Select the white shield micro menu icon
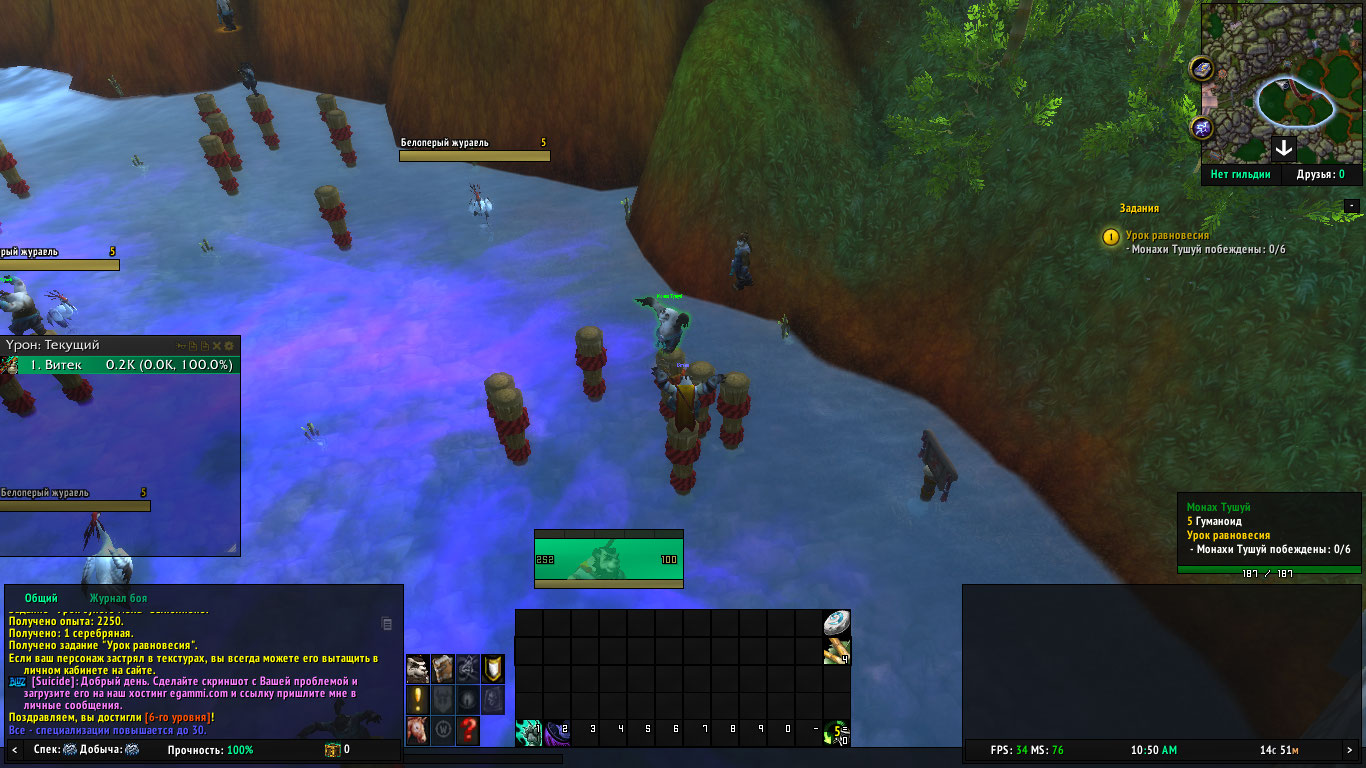Viewport: 1366px width, 768px height. tap(493, 668)
